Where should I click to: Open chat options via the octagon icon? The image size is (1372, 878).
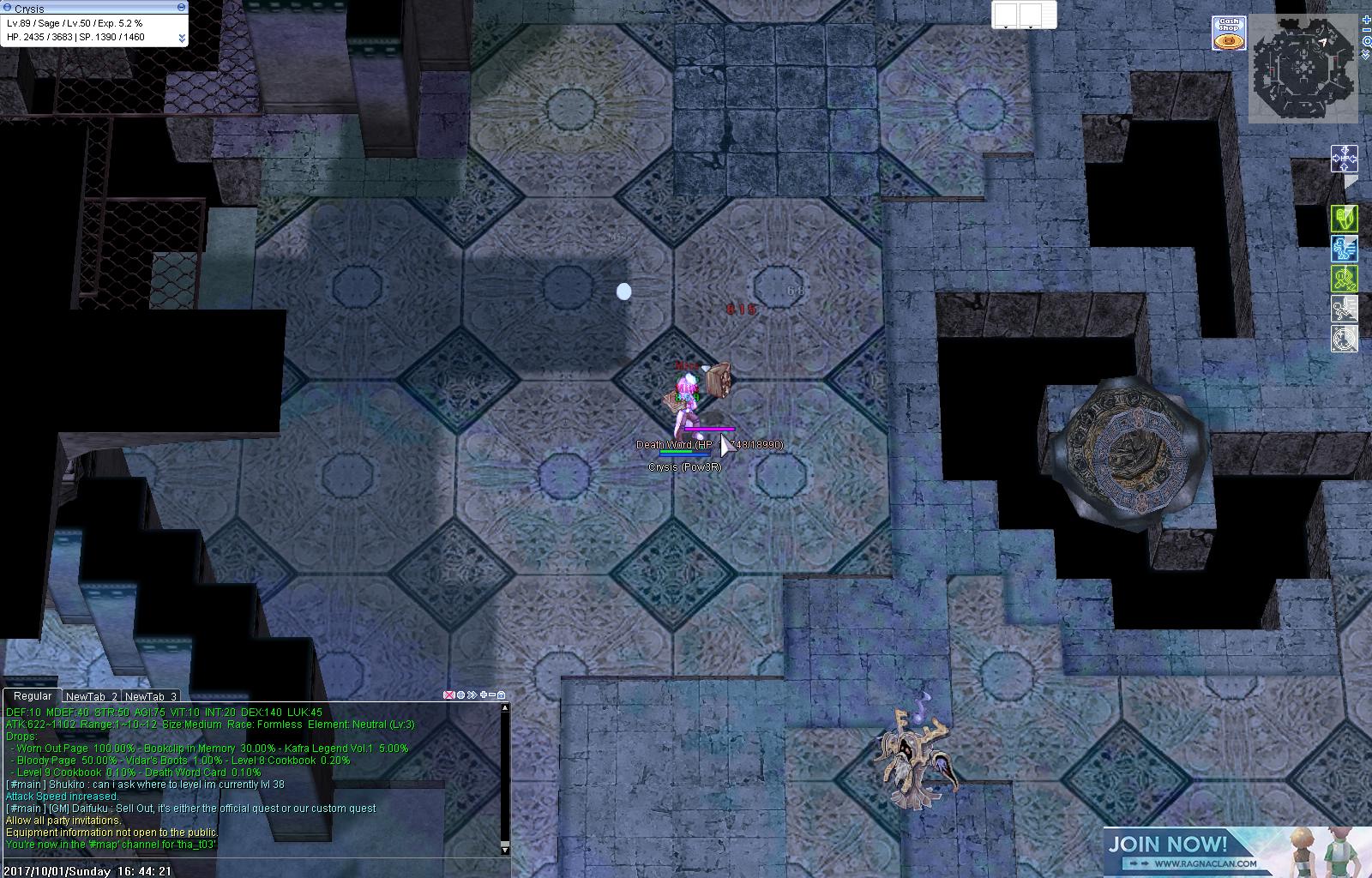[x=460, y=695]
